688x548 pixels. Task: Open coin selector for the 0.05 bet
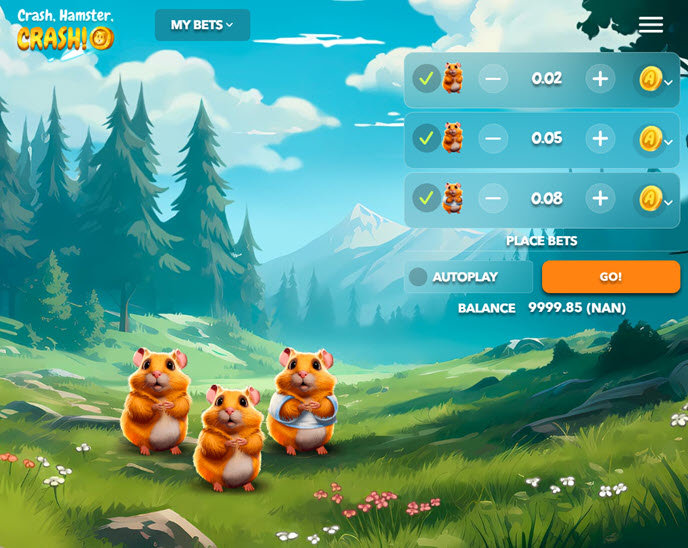pyautogui.click(x=655, y=140)
